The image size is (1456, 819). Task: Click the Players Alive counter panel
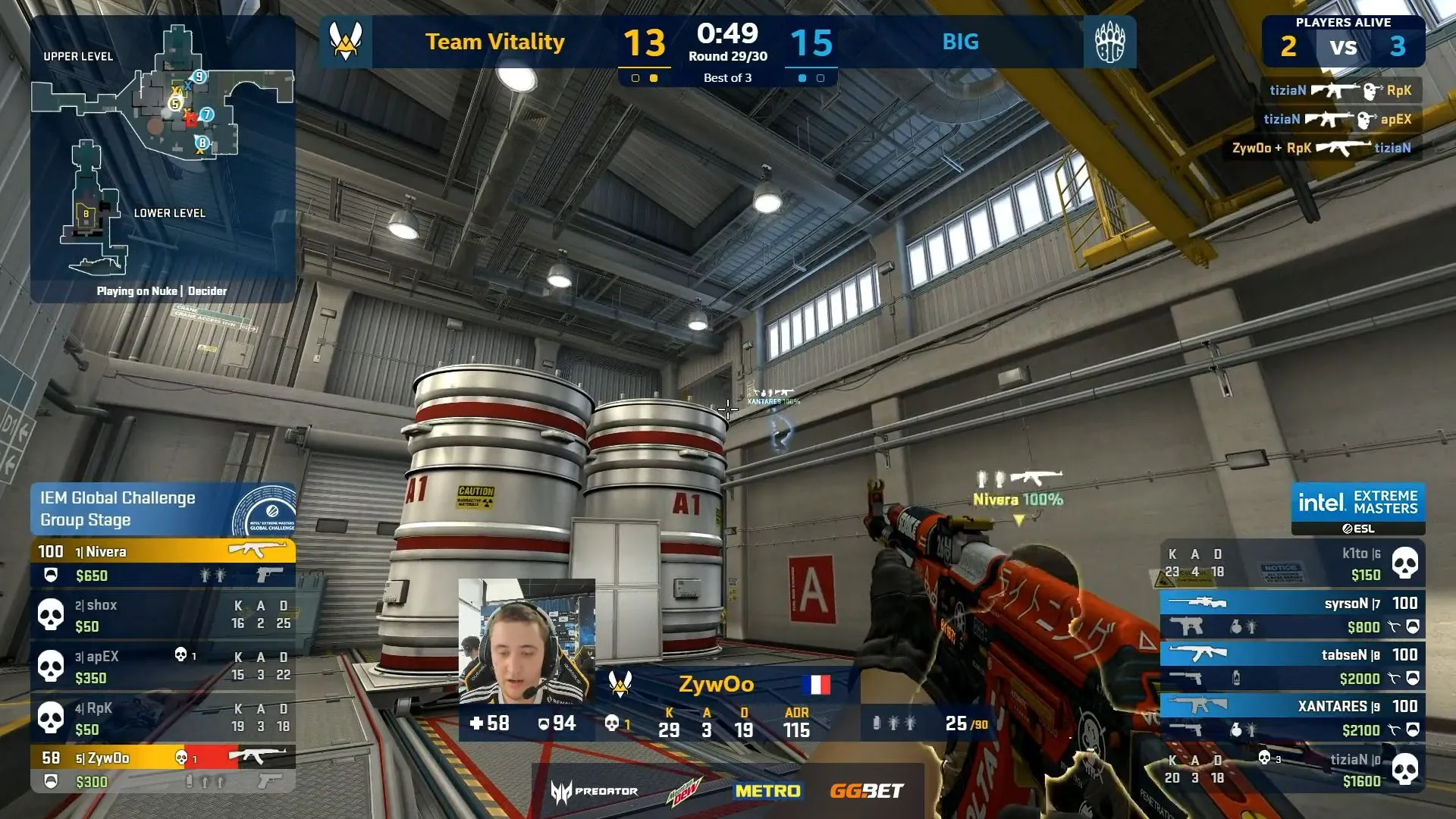tap(1343, 41)
